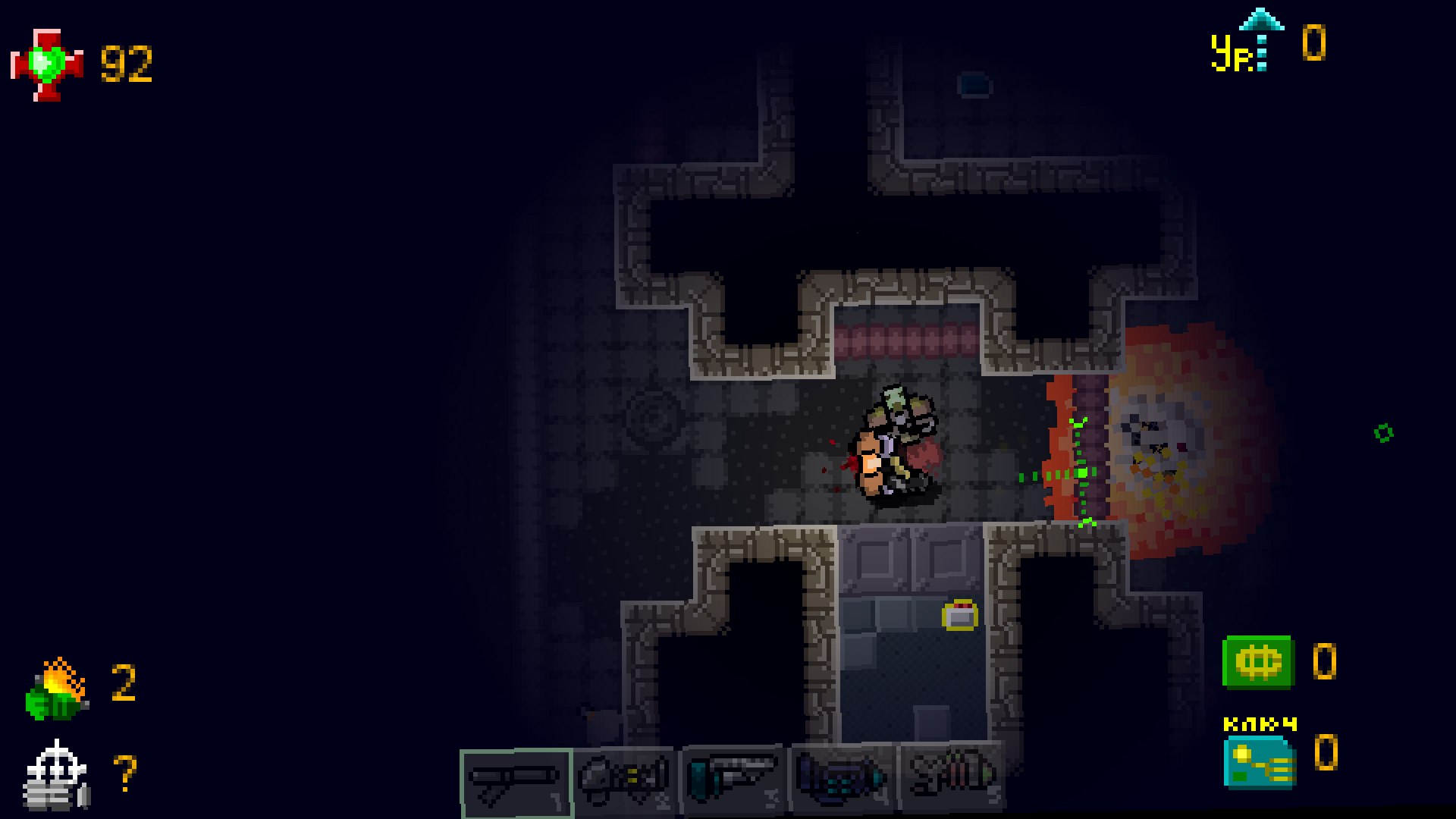
Task: Select the teal pistol in weapon slot 3
Action: (733, 780)
